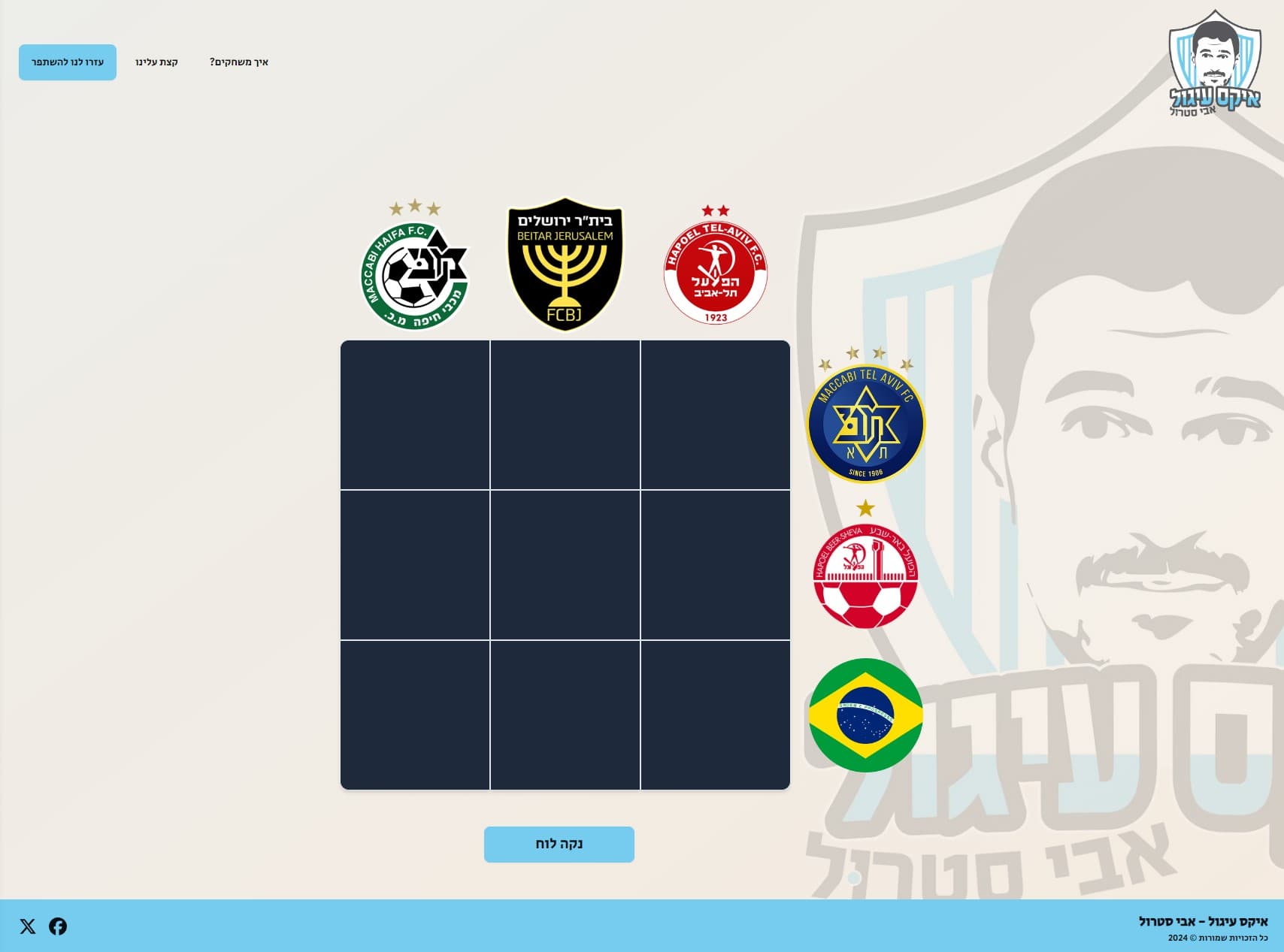Click the עזרו לנו להשתפר button

point(66,63)
